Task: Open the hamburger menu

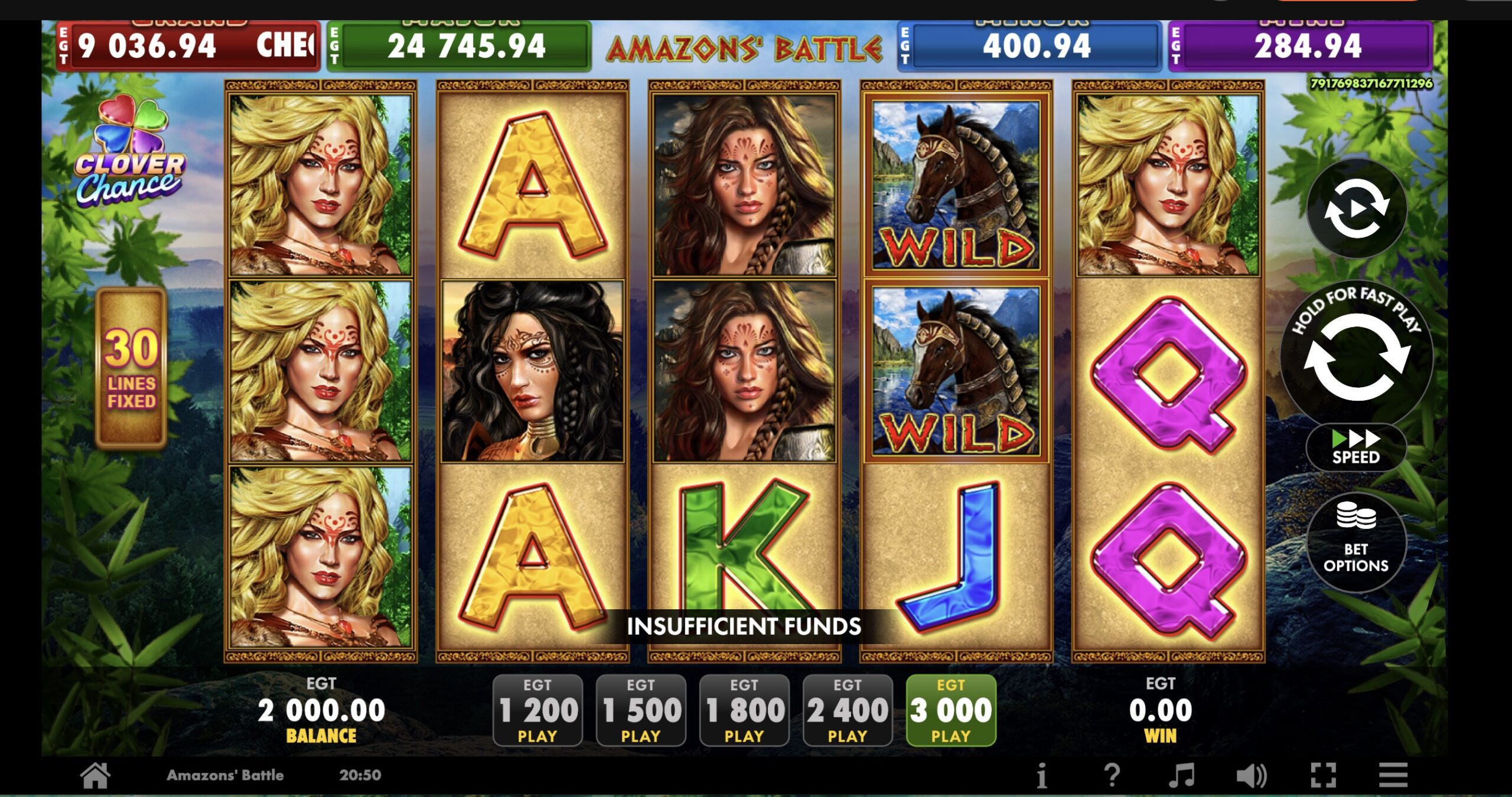Action: [x=1393, y=775]
